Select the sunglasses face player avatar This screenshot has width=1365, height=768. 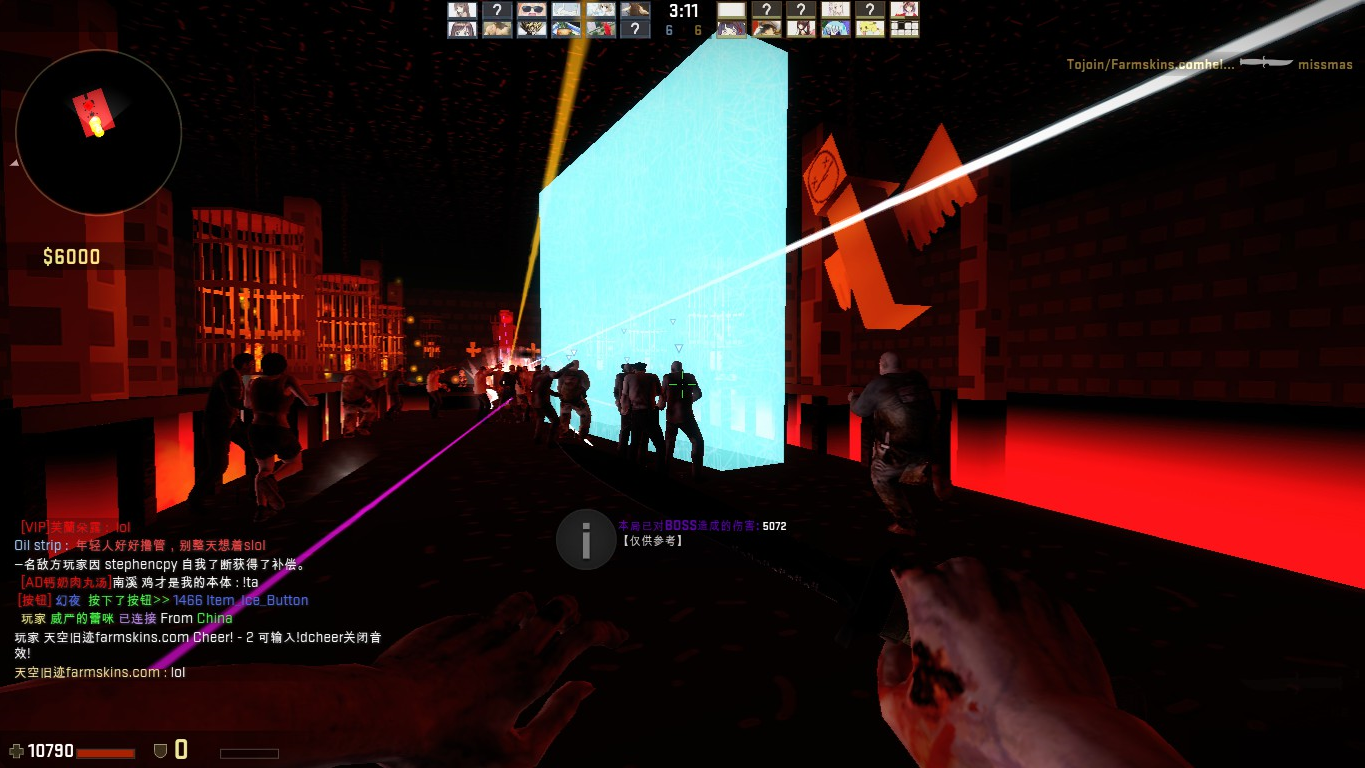pos(531,10)
